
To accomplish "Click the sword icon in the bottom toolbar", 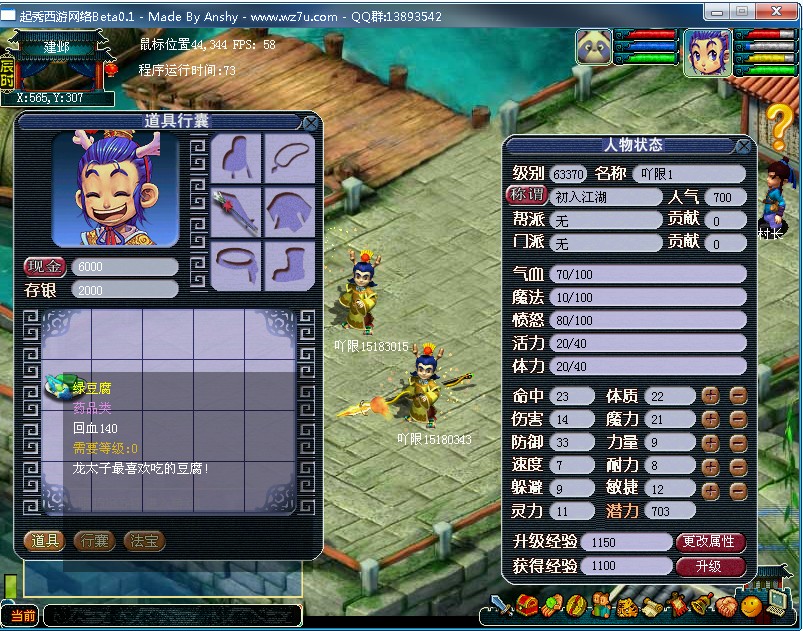I will coord(501,605).
